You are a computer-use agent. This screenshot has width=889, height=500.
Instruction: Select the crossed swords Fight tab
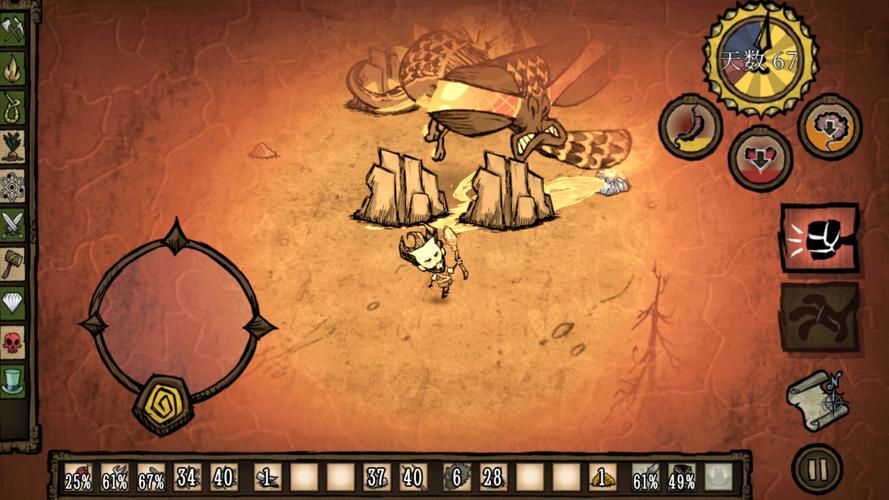click(x=13, y=224)
